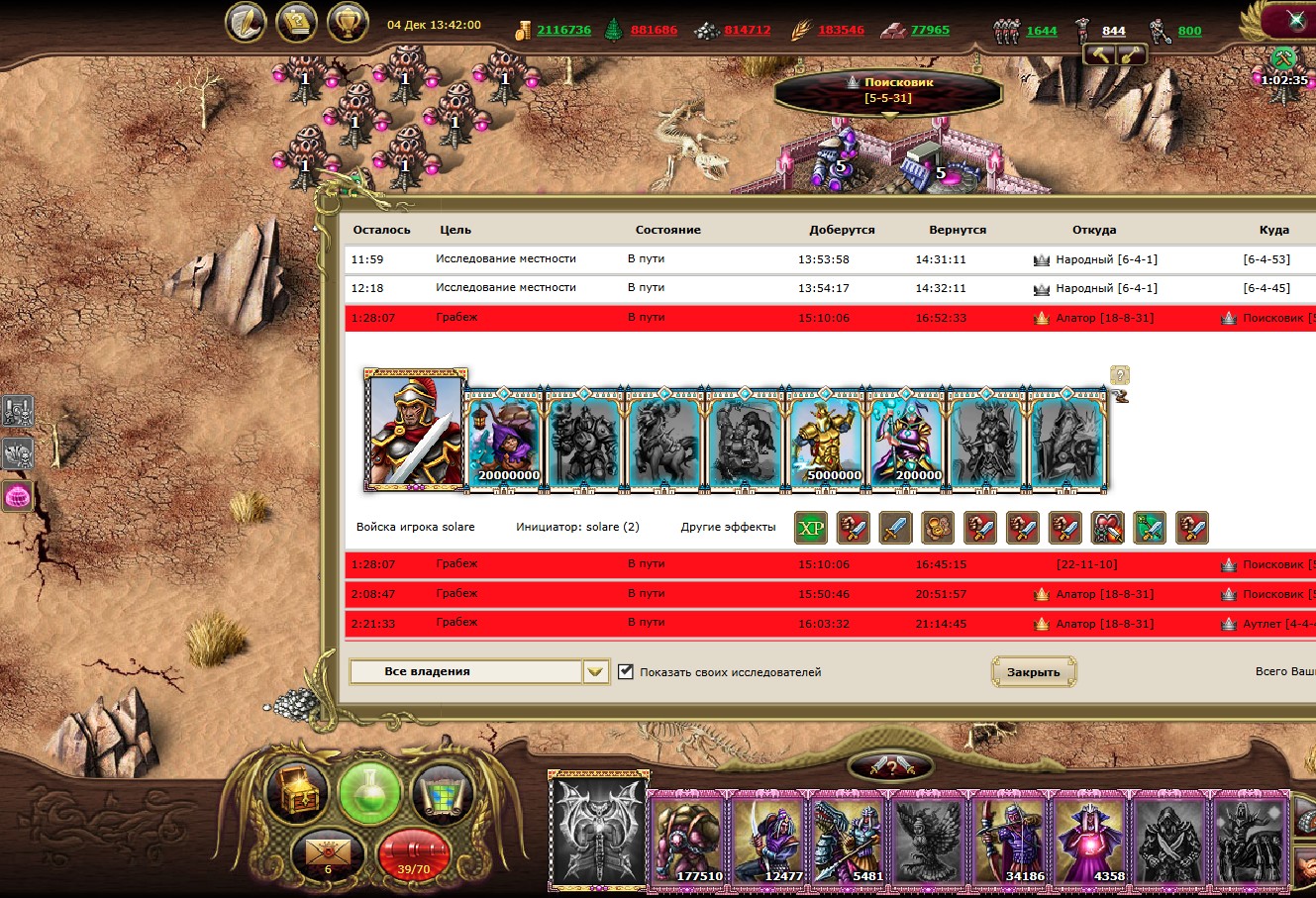Open the quill feather icon in top bar
This screenshot has width=1316, height=898.
(x=247, y=23)
